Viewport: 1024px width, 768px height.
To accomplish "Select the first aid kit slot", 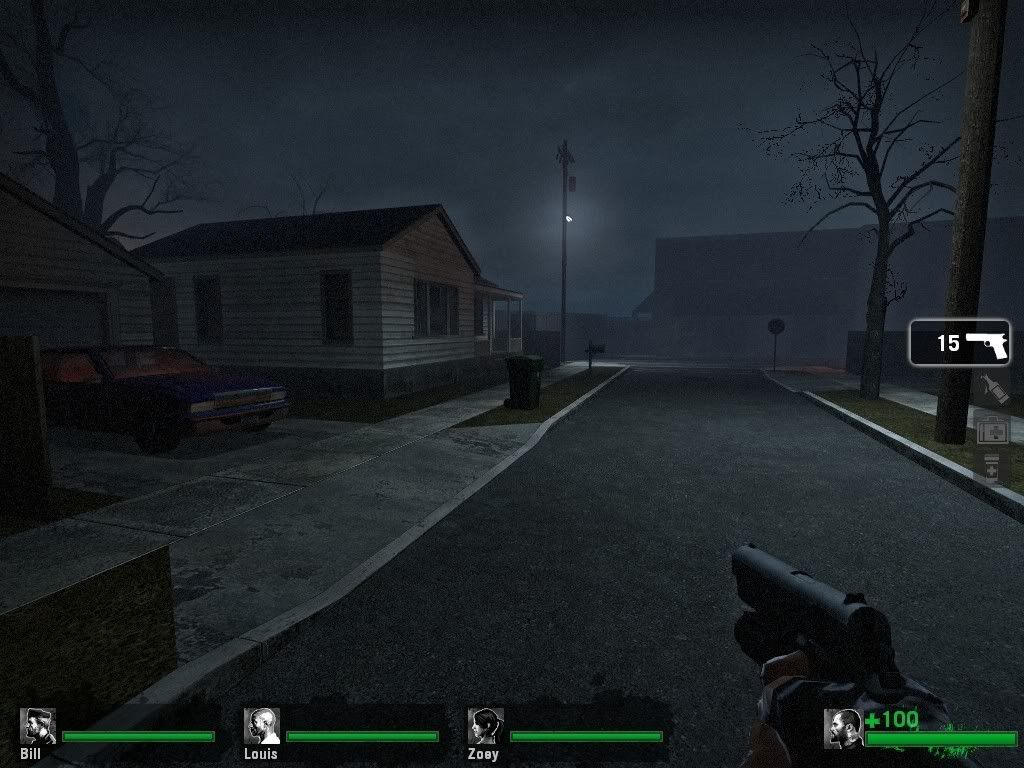I will [993, 430].
